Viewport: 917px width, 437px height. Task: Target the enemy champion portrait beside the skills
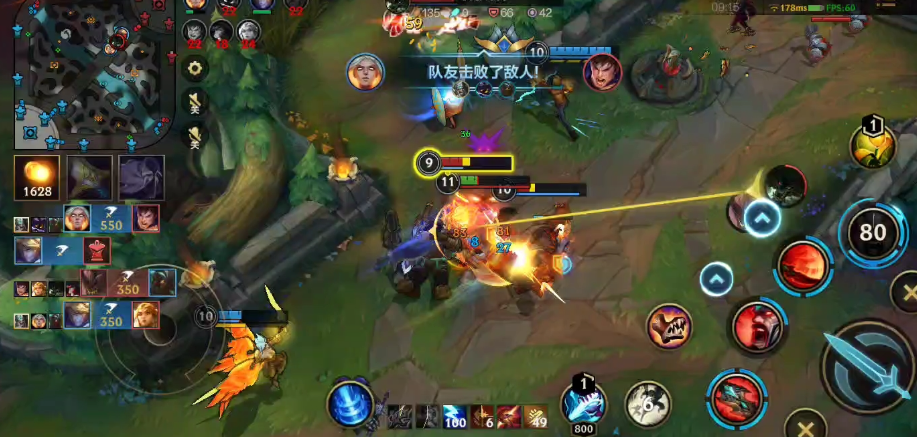785,186
